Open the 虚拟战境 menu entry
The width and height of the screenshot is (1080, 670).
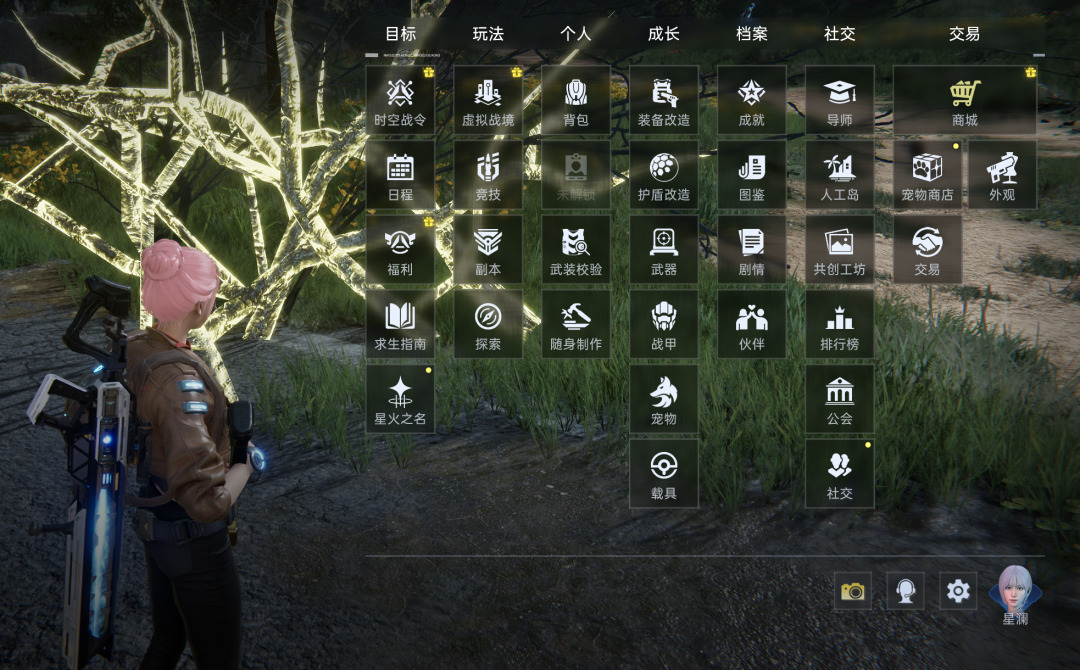click(488, 100)
